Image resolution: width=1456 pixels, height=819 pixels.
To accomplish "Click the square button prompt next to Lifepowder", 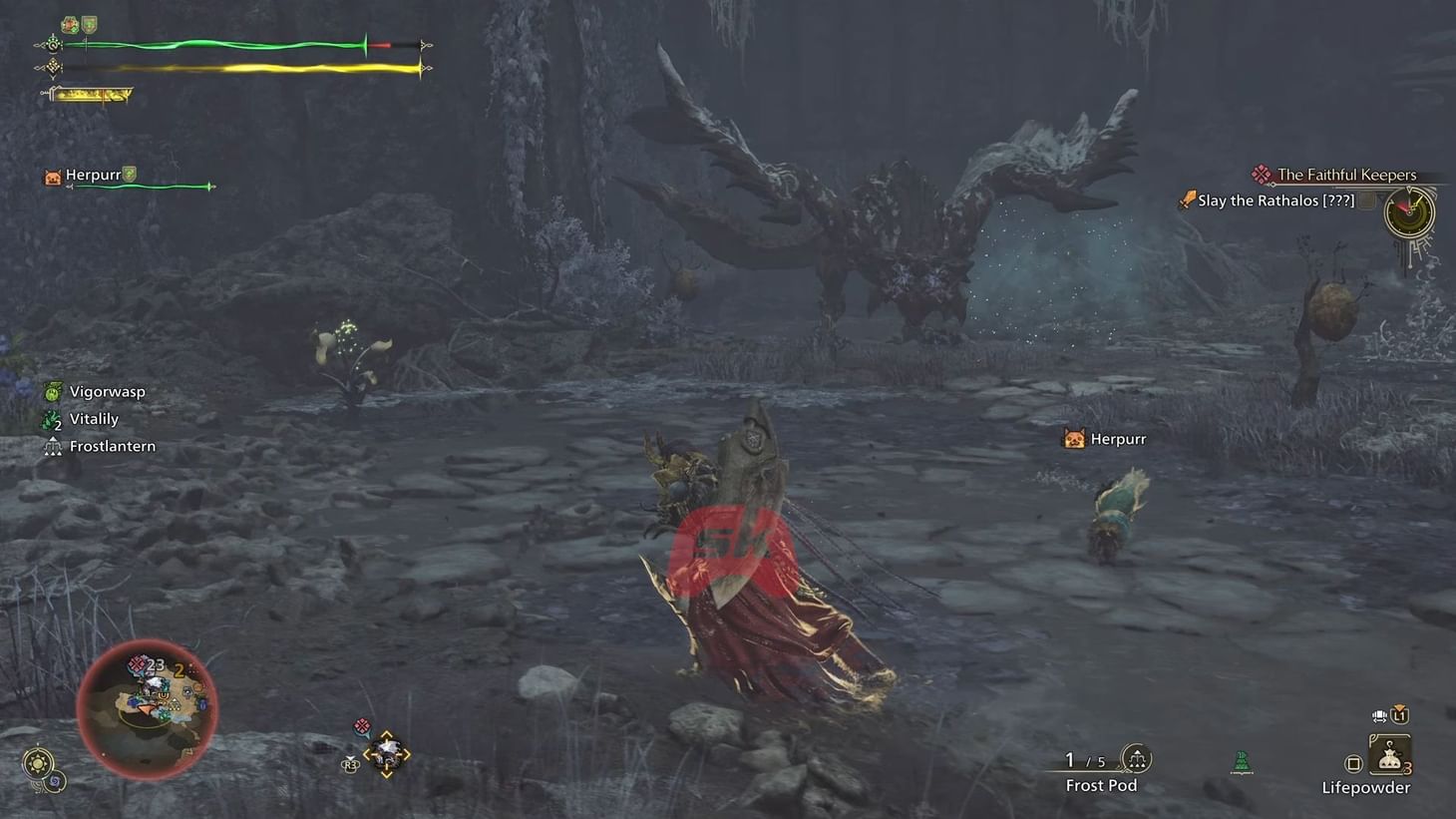I will click(x=1352, y=762).
